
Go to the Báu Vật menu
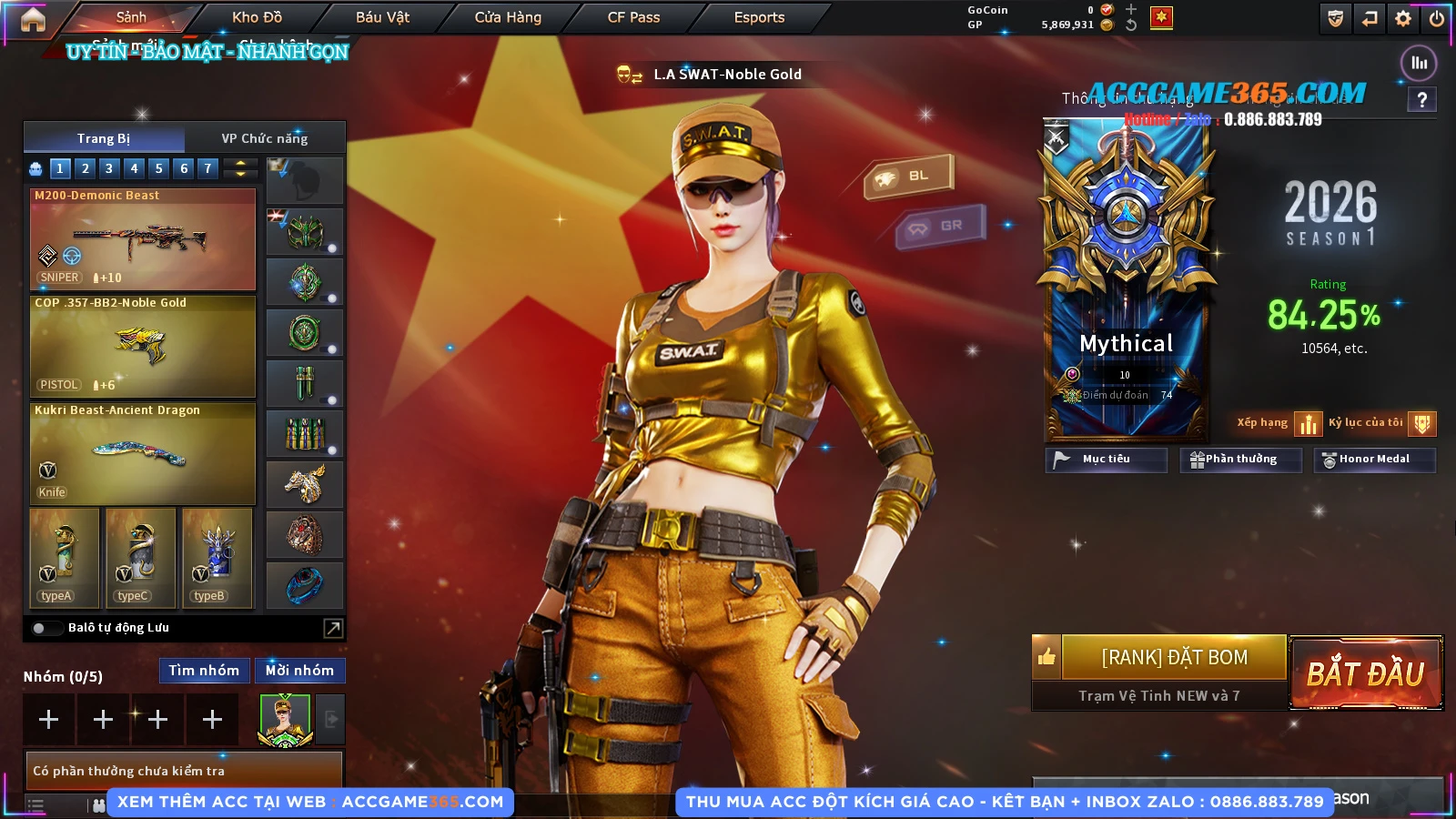[382, 17]
